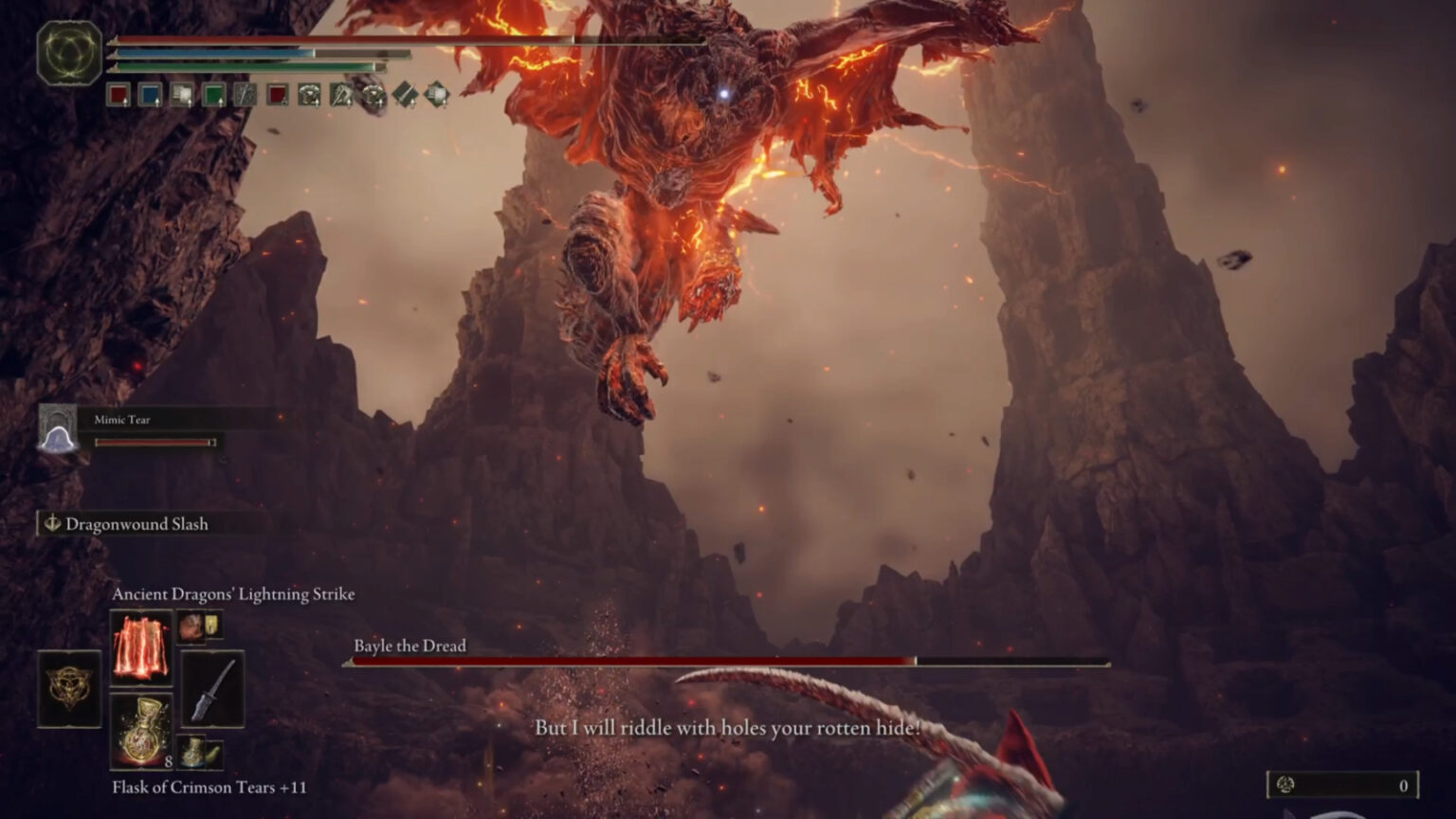Click the Mimic Tear summon portrait
This screenshot has height=819, width=1456.
coord(59,430)
